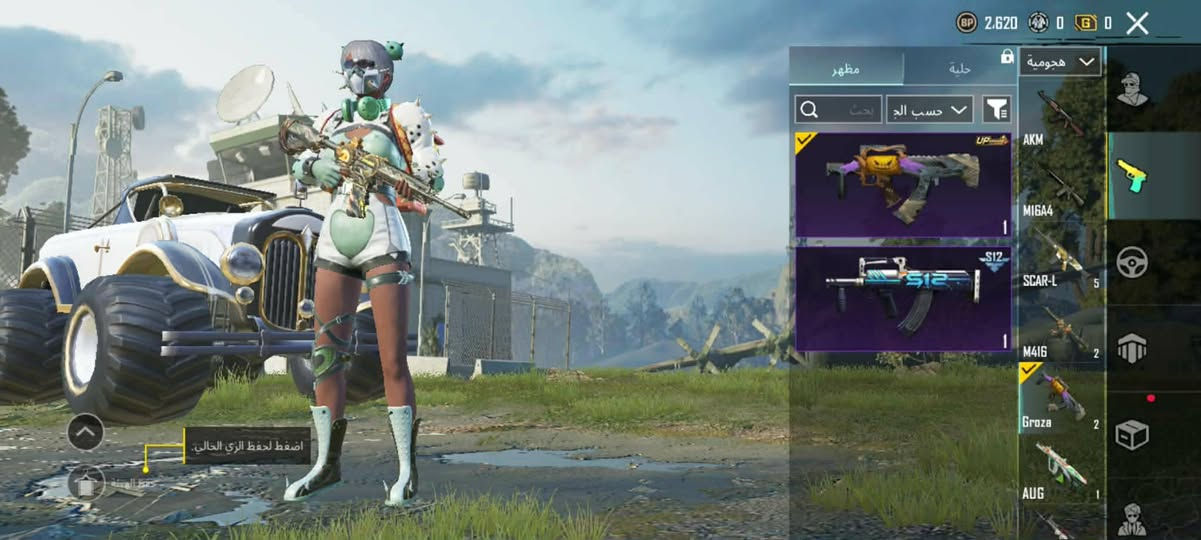Screen dimensions: 1201x540
Task: Switch to the مظهر (appearance) tab
Action: coord(846,68)
